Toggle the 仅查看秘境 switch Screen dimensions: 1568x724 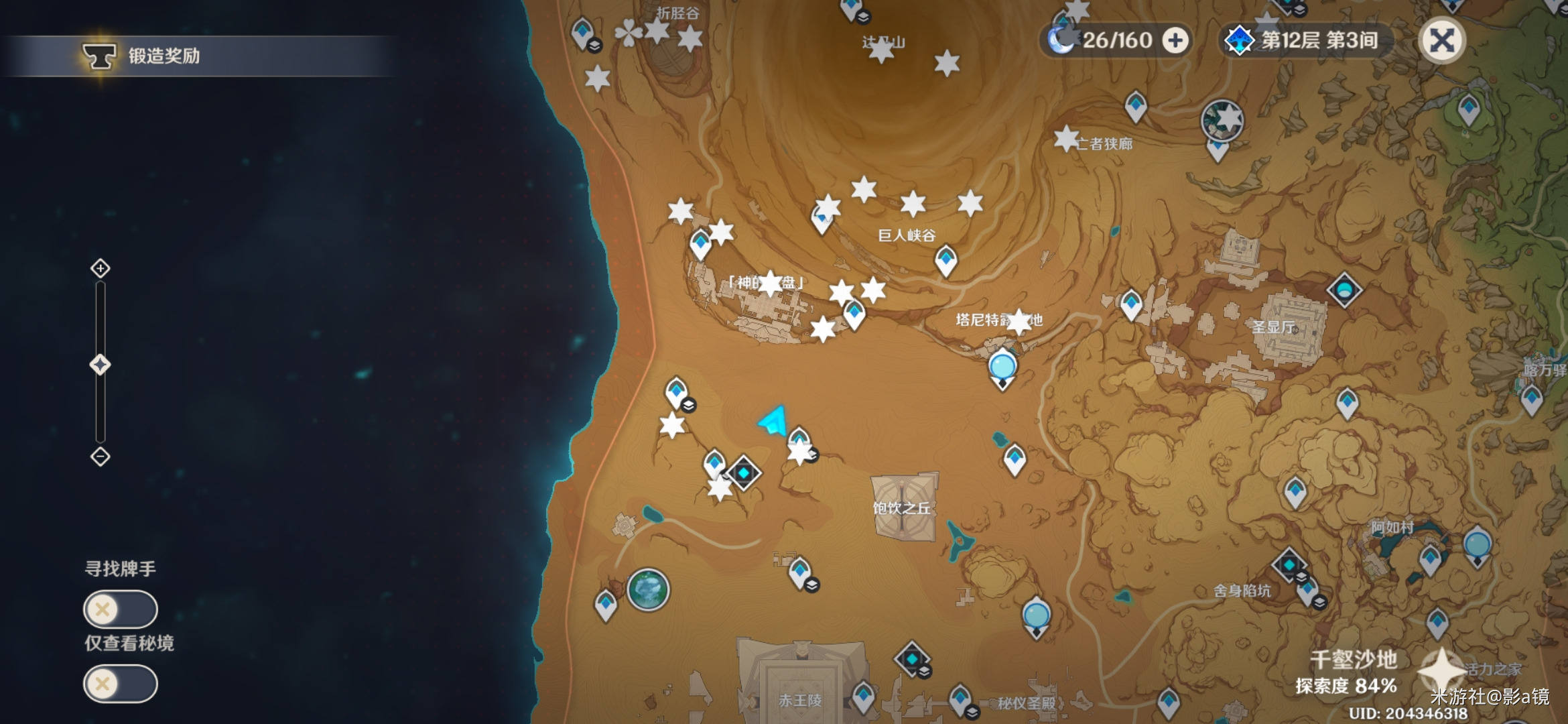[x=121, y=684]
